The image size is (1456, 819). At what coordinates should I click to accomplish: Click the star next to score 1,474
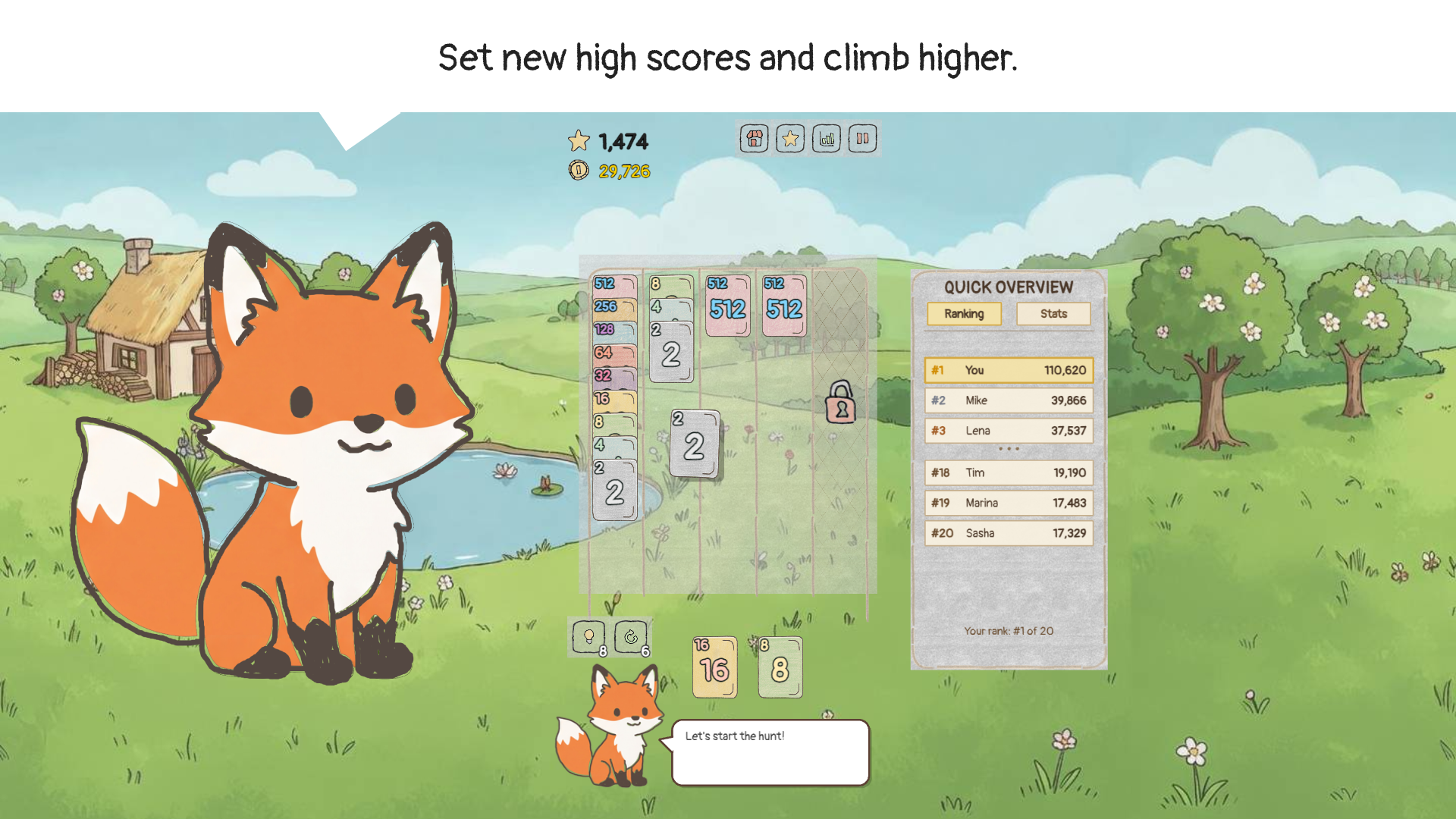coord(579,140)
